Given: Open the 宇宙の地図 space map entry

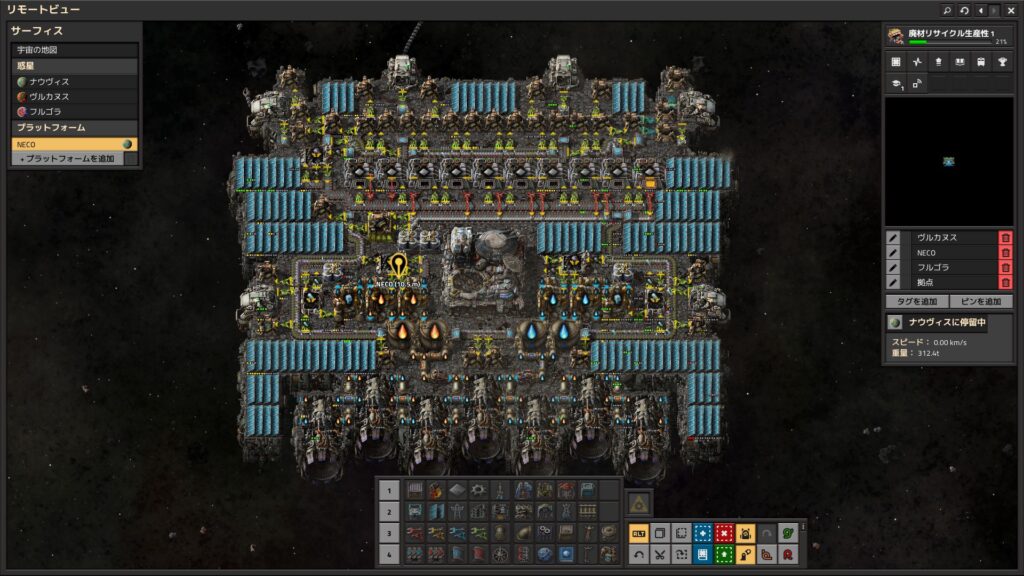Looking at the screenshot, I should pos(74,49).
